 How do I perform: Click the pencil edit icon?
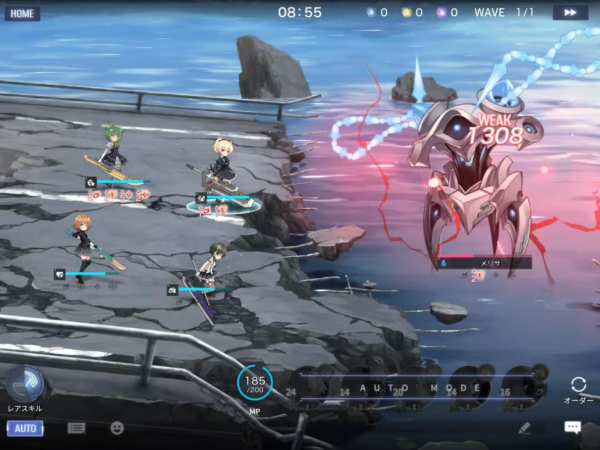524,427
